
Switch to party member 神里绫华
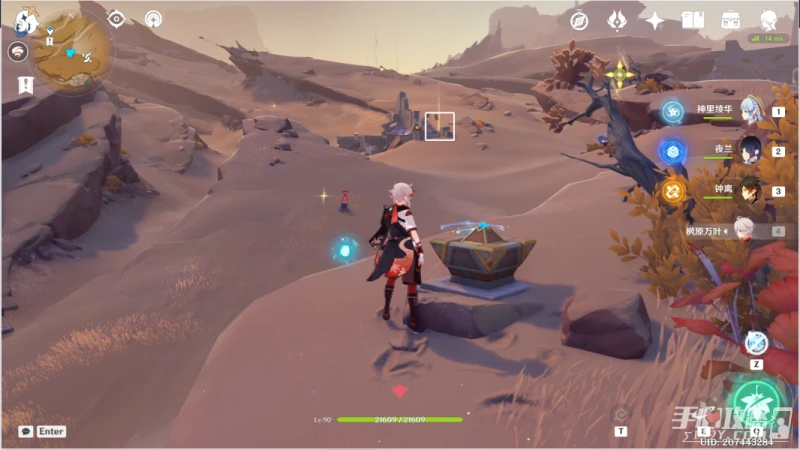click(x=742, y=111)
